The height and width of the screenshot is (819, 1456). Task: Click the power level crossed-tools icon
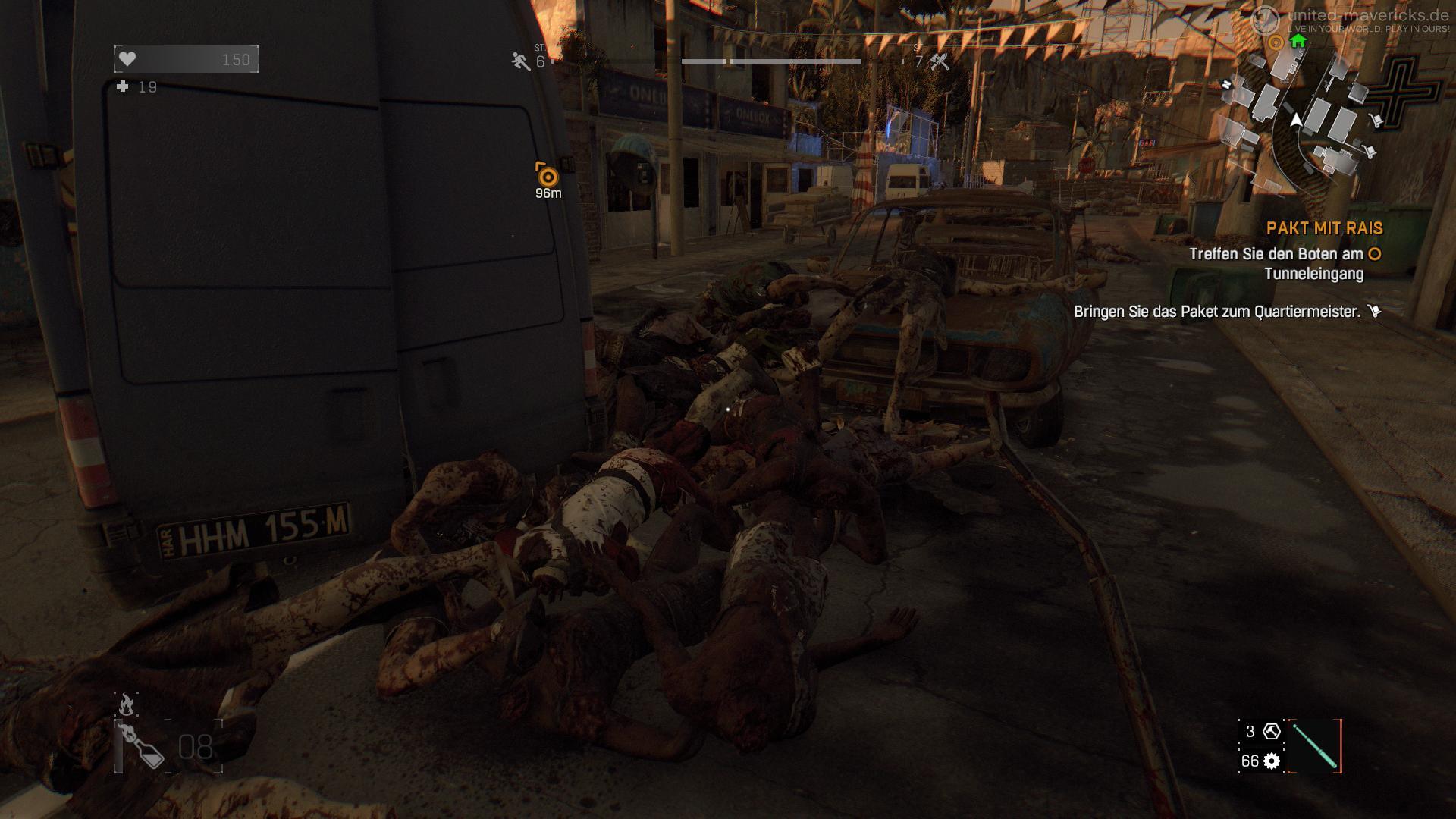[940, 61]
